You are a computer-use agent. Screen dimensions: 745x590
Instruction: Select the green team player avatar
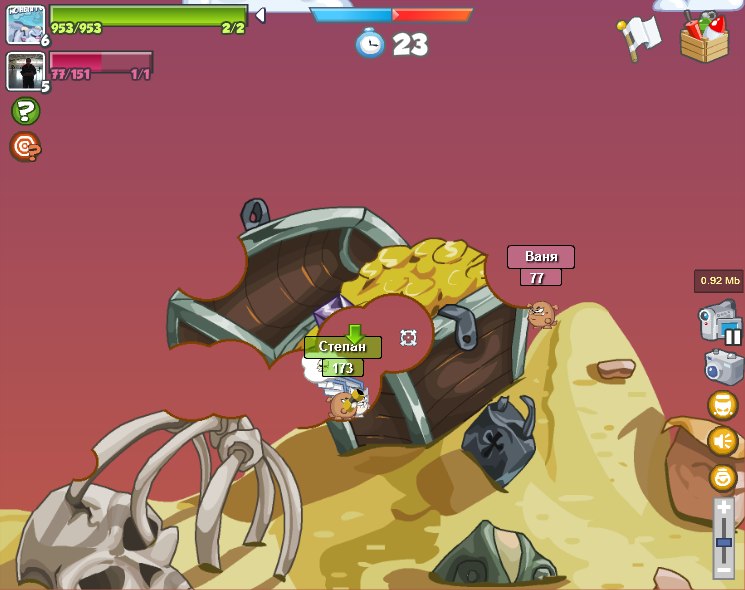(x=25, y=25)
